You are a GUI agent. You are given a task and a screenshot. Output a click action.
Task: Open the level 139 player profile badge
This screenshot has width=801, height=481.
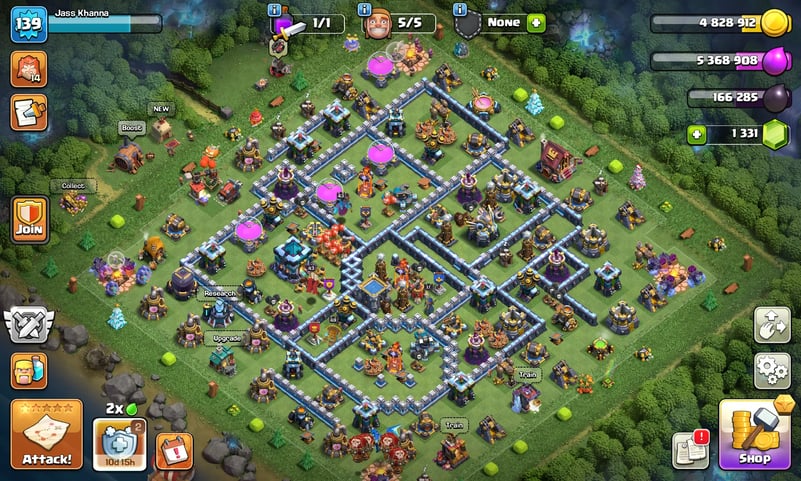(x=29, y=24)
